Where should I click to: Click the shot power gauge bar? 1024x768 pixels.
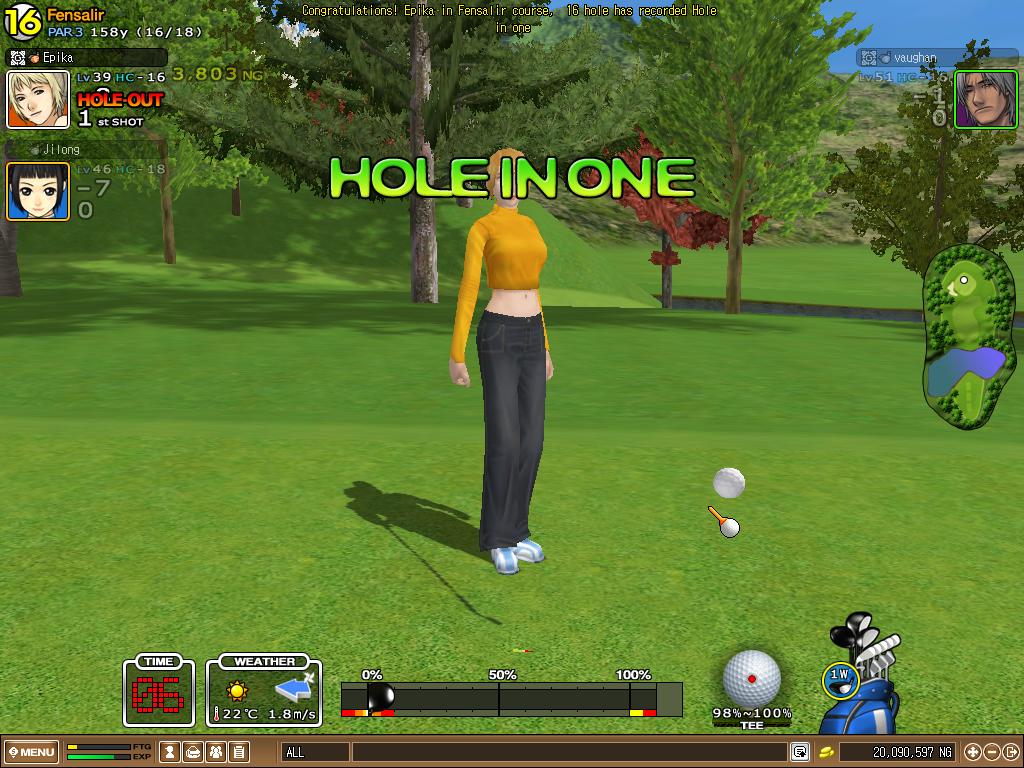pyautogui.click(x=511, y=698)
